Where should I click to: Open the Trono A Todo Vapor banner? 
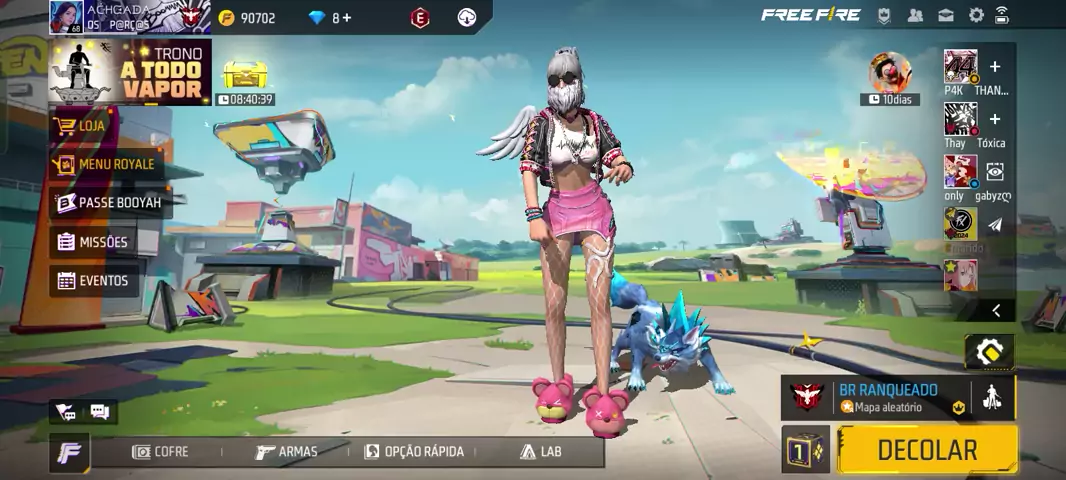[130, 72]
